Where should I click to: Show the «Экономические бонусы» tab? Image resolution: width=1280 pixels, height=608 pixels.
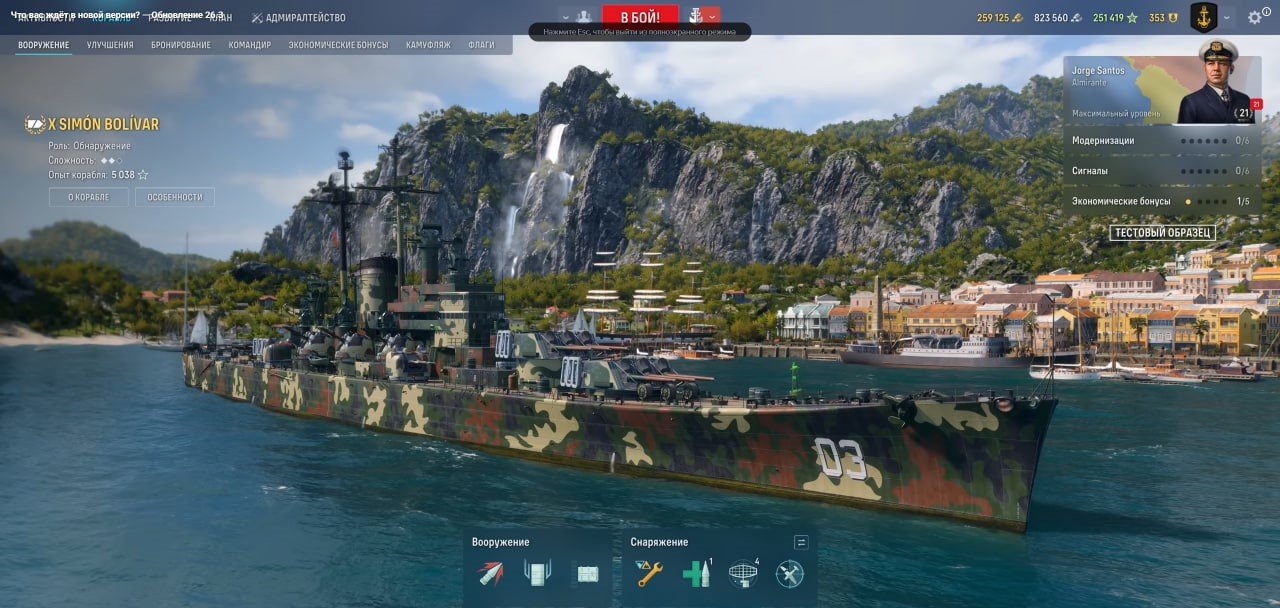[338, 45]
